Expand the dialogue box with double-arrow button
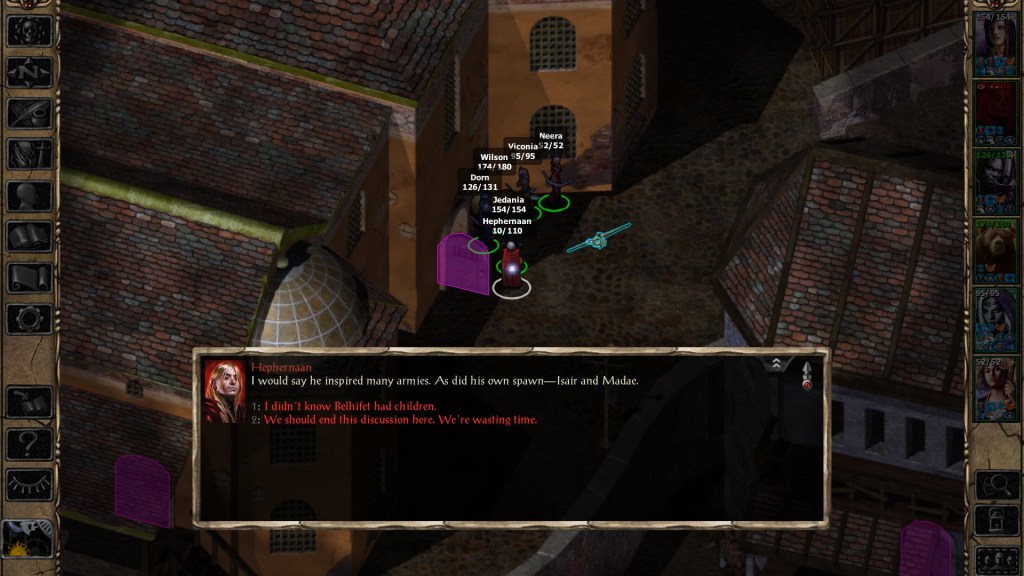 [x=777, y=365]
